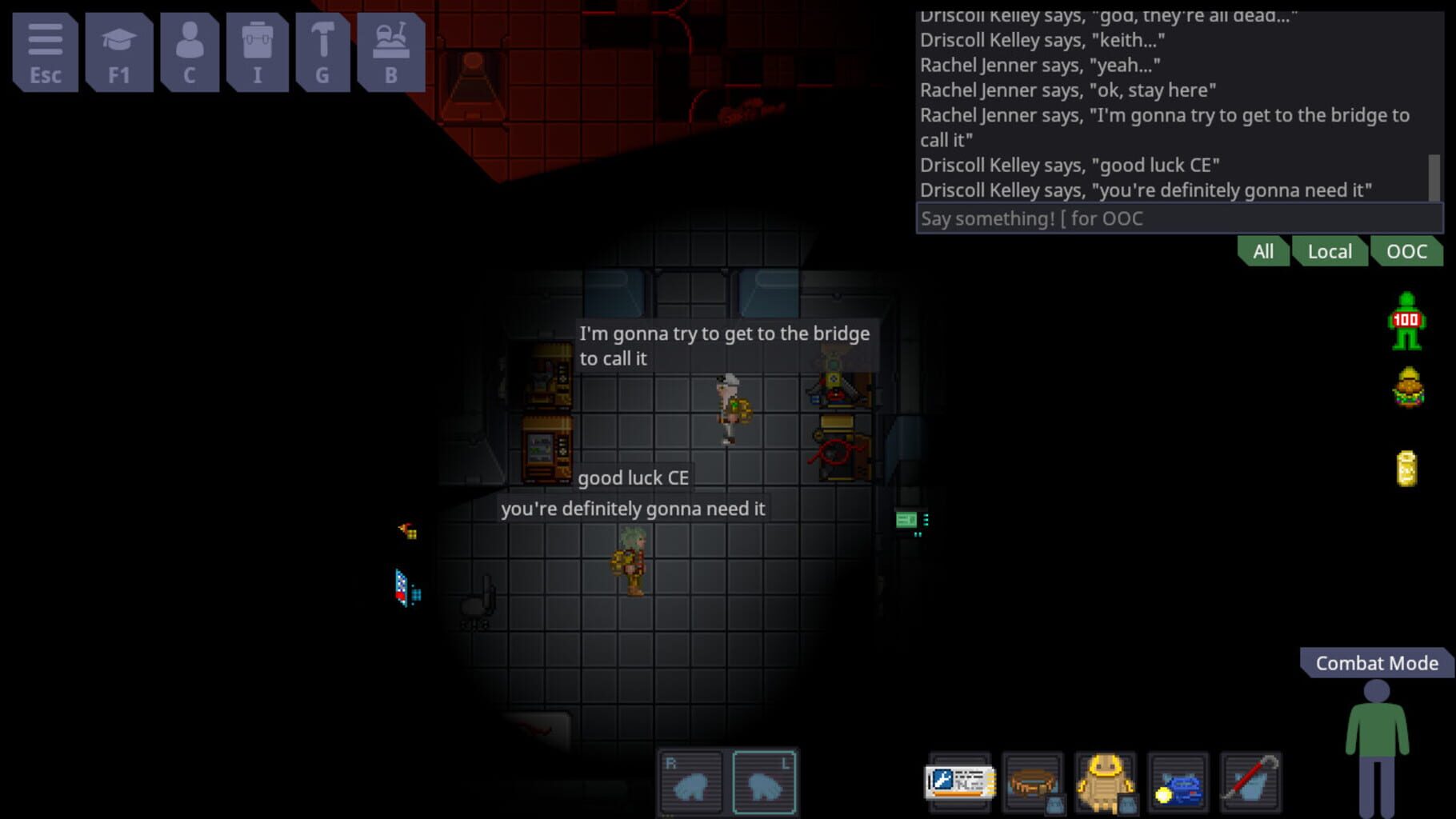The width and height of the screenshot is (1456, 819).
Task: Show All chat messages
Action: 1262,251
